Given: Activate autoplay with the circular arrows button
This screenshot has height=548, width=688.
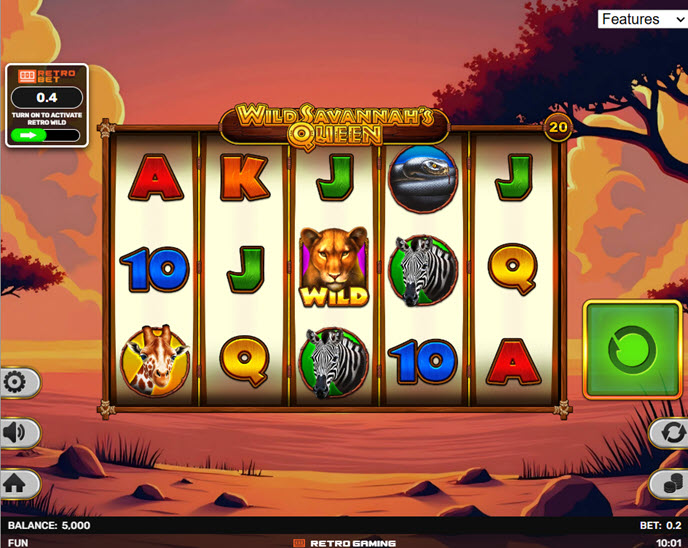Looking at the screenshot, I should pyautogui.click(x=669, y=433).
